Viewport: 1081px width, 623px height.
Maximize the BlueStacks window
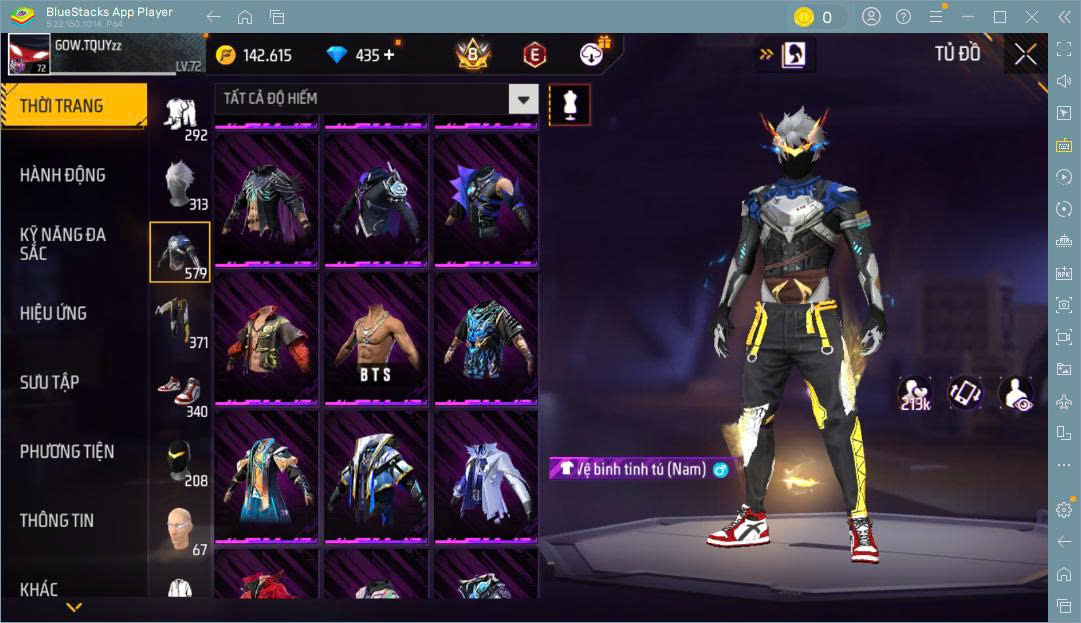click(999, 17)
